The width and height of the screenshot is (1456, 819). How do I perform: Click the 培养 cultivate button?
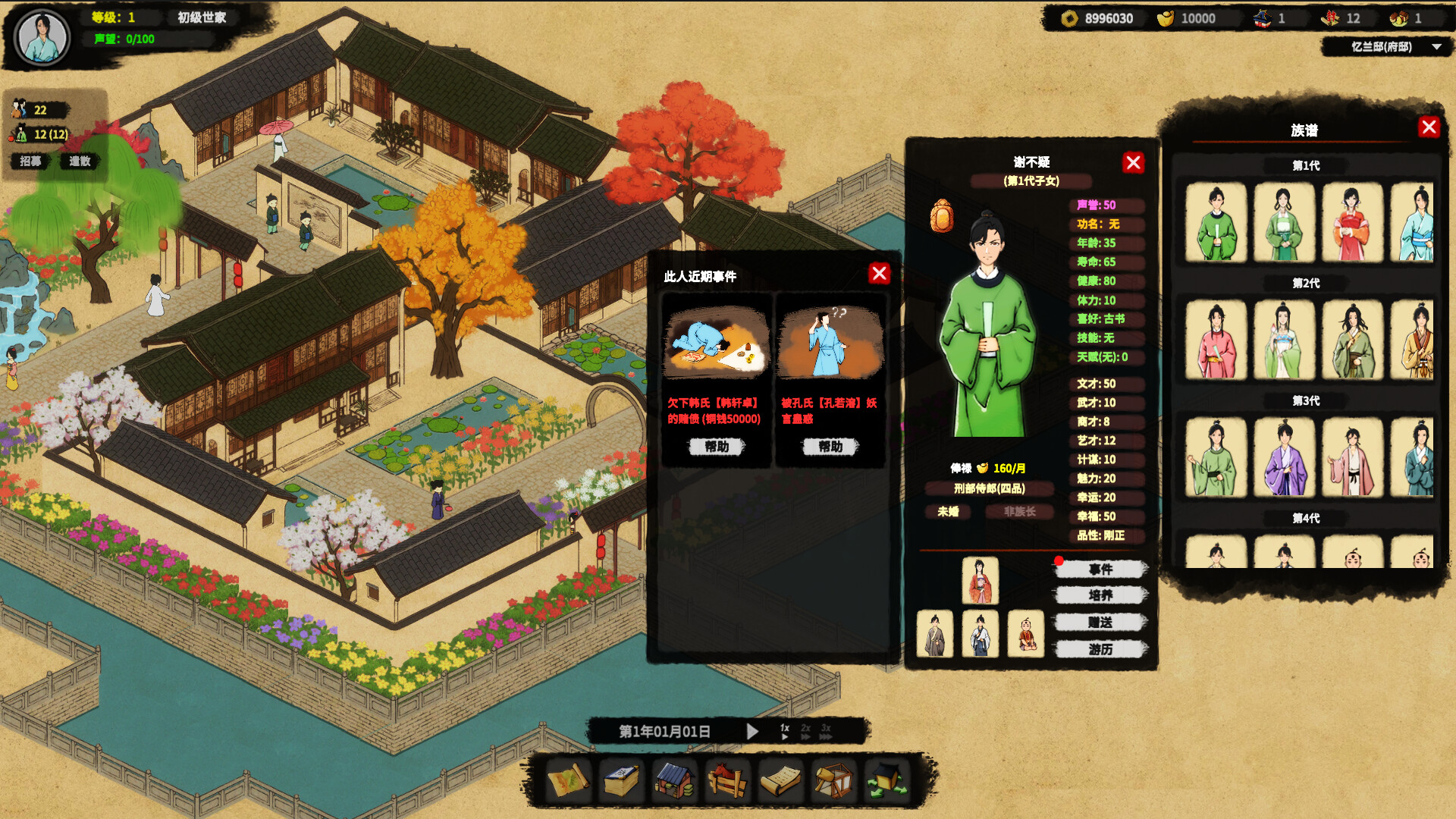[1101, 596]
